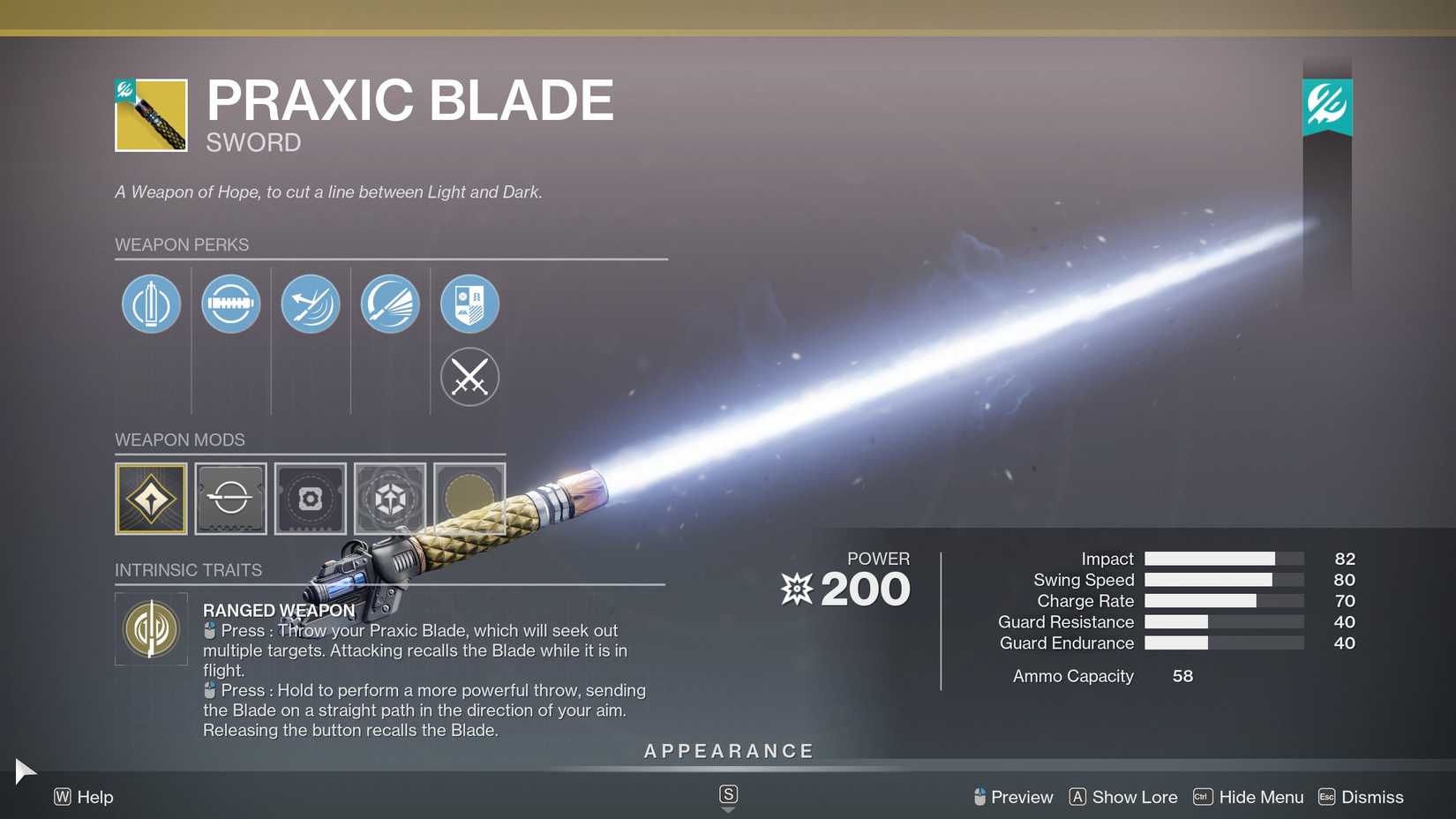The width and height of the screenshot is (1456, 819).
Task: Select the second weapon mod slot
Action: coord(230,499)
